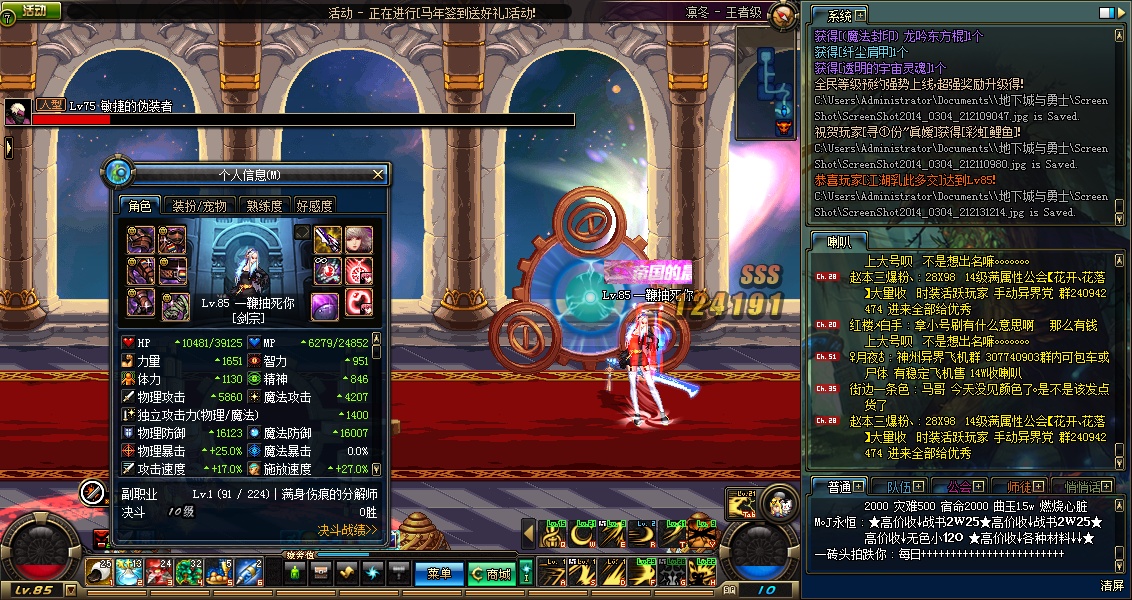Image resolution: width=1132 pixels, height=600 pixels.
Task: Open the 角色 character tab
Action: click(x=139, y=206)
